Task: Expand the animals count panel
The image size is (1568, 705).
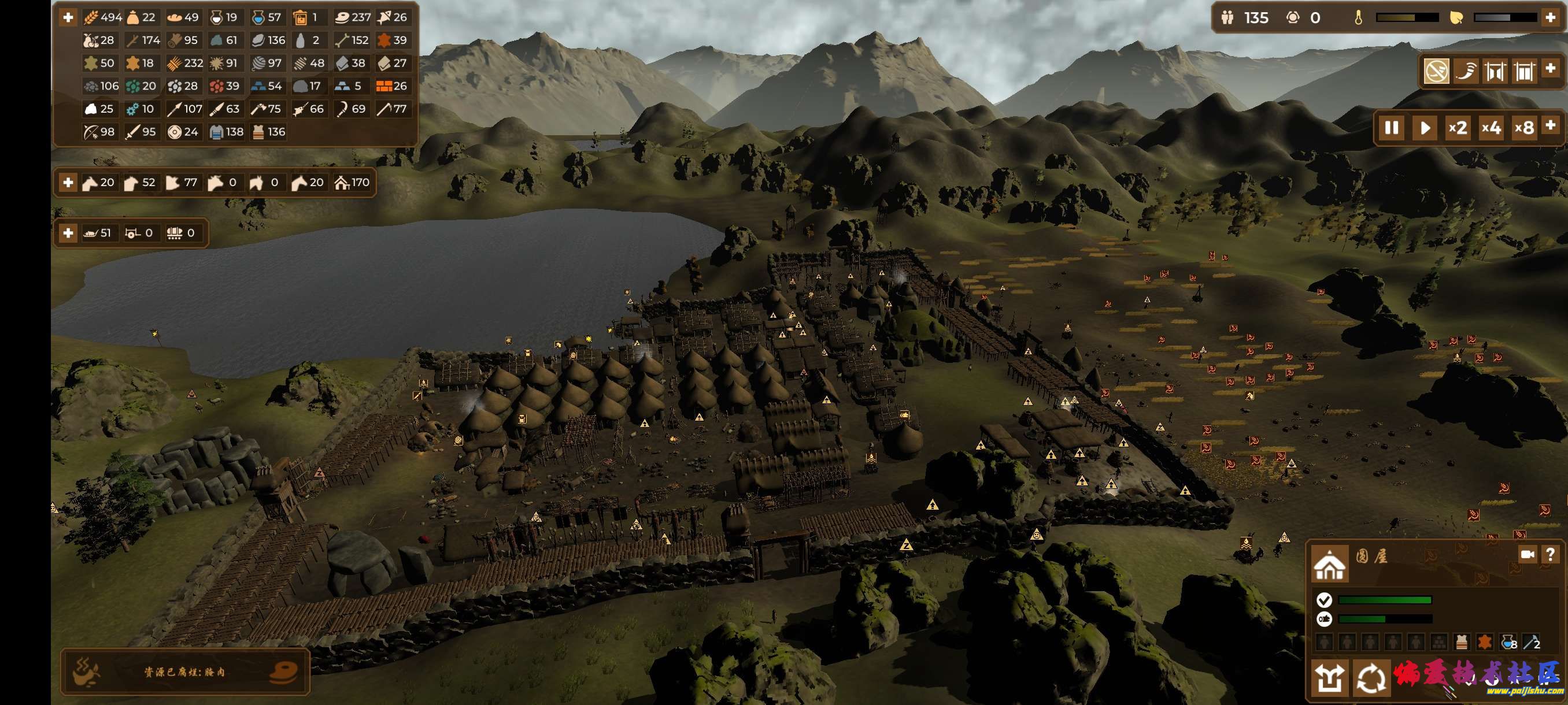Action: pos(68,183)
